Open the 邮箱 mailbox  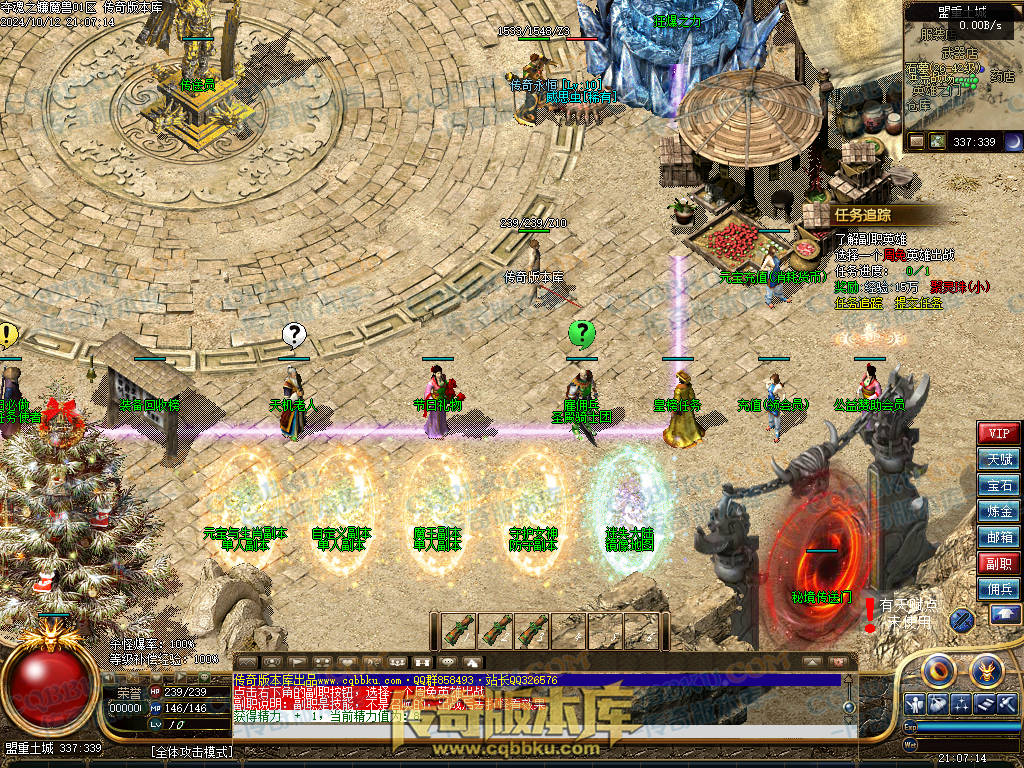pos(998,537)
